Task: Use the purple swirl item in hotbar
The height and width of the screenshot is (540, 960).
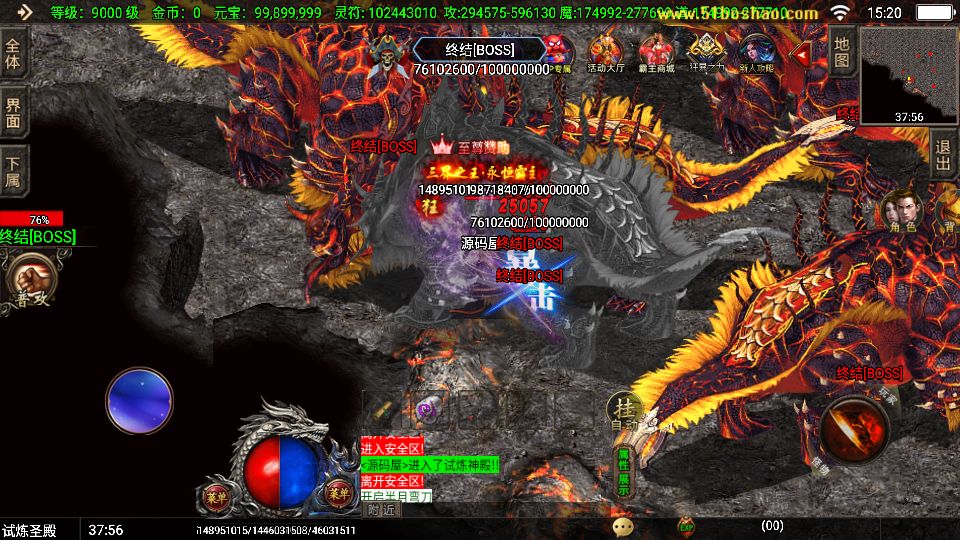Action: coord(428,409)
